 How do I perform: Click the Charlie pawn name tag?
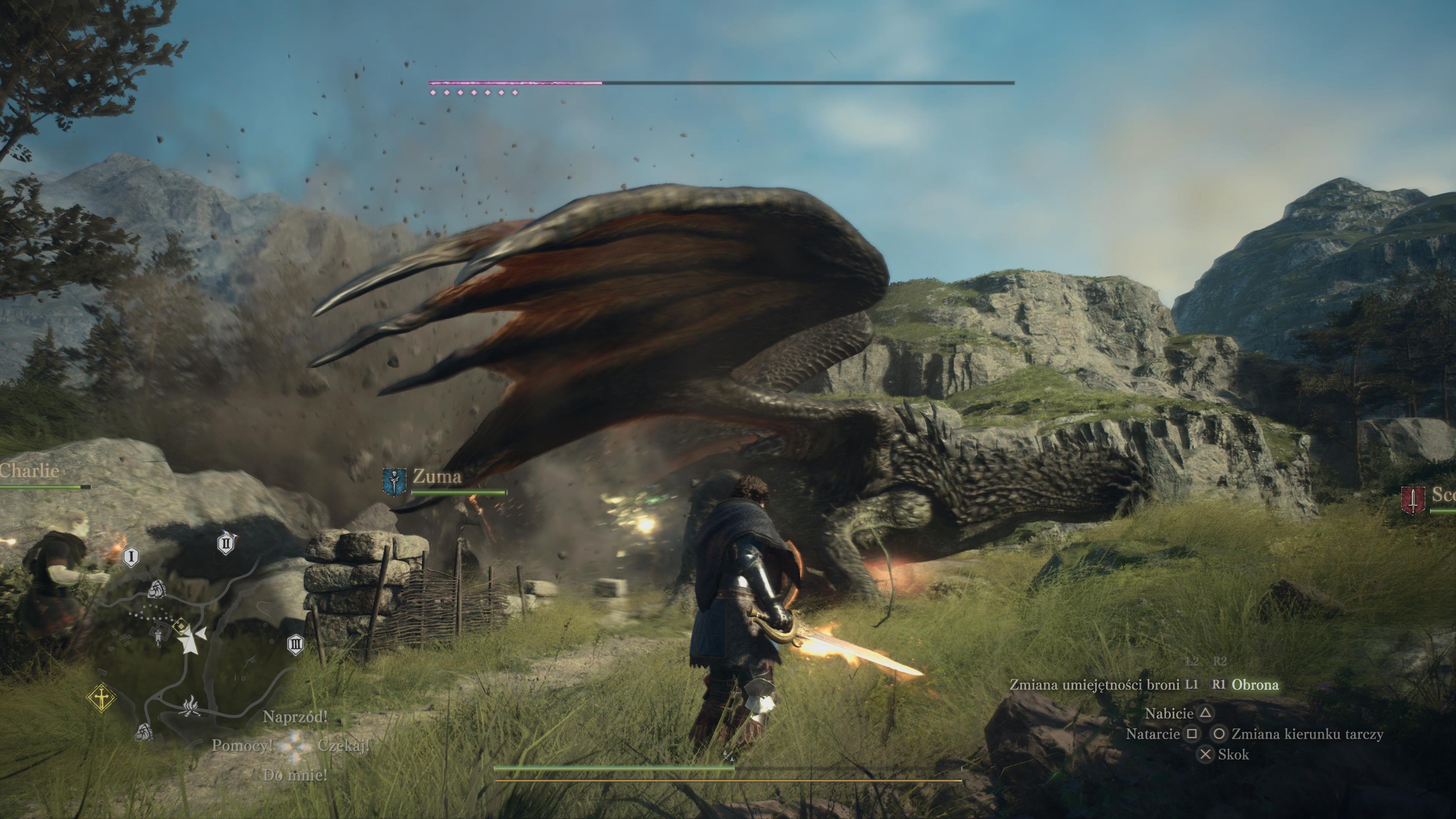pos(30,471)
